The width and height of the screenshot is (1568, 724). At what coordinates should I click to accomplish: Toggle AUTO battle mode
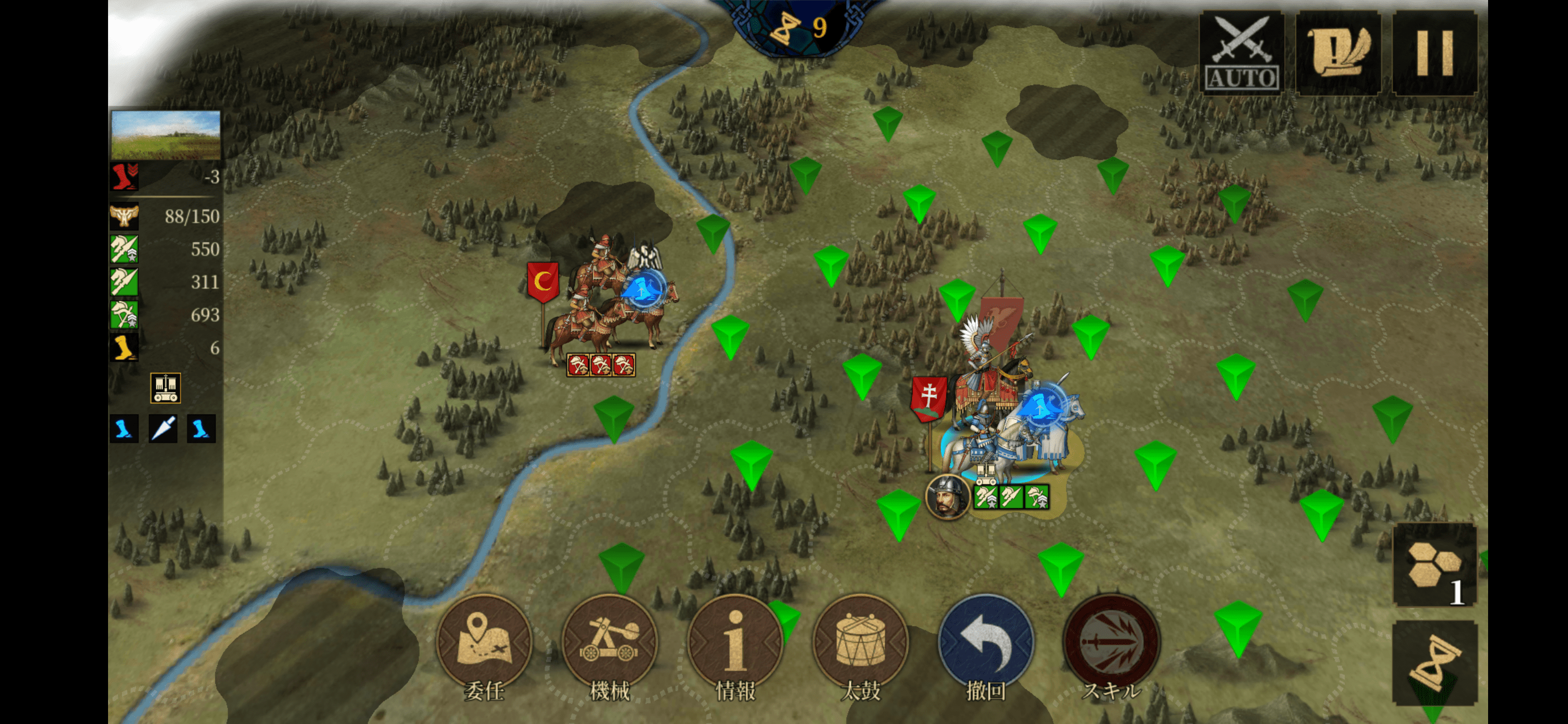click(x=1241, y=53)
